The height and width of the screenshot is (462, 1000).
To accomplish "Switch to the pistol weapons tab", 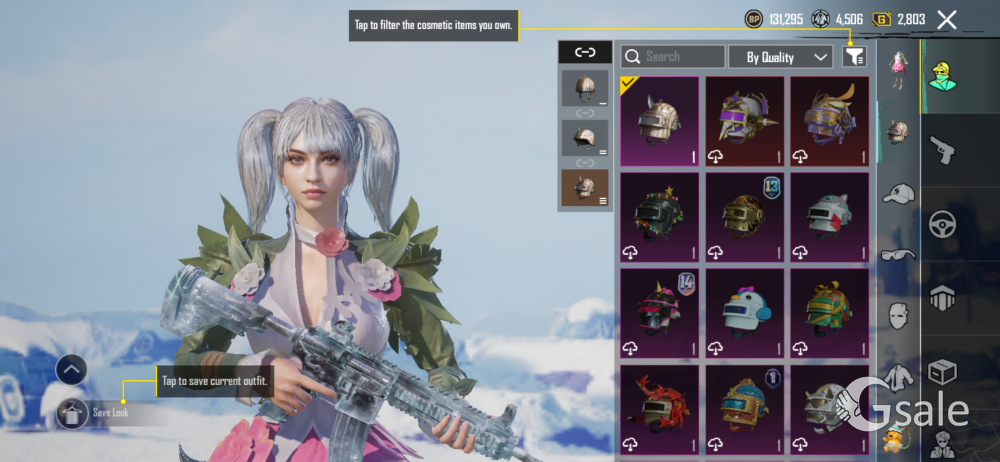I will tap(942, 150).
